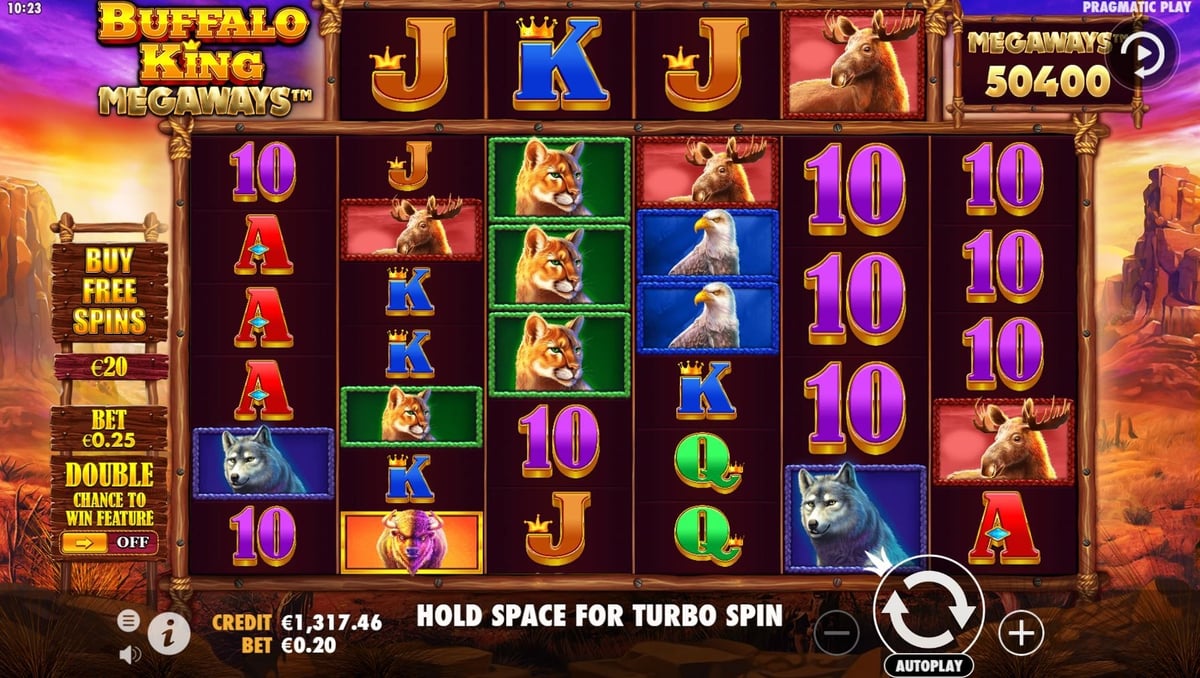Open the Autoplay options
Screen dimensions: 1200x678
point(929,665)
